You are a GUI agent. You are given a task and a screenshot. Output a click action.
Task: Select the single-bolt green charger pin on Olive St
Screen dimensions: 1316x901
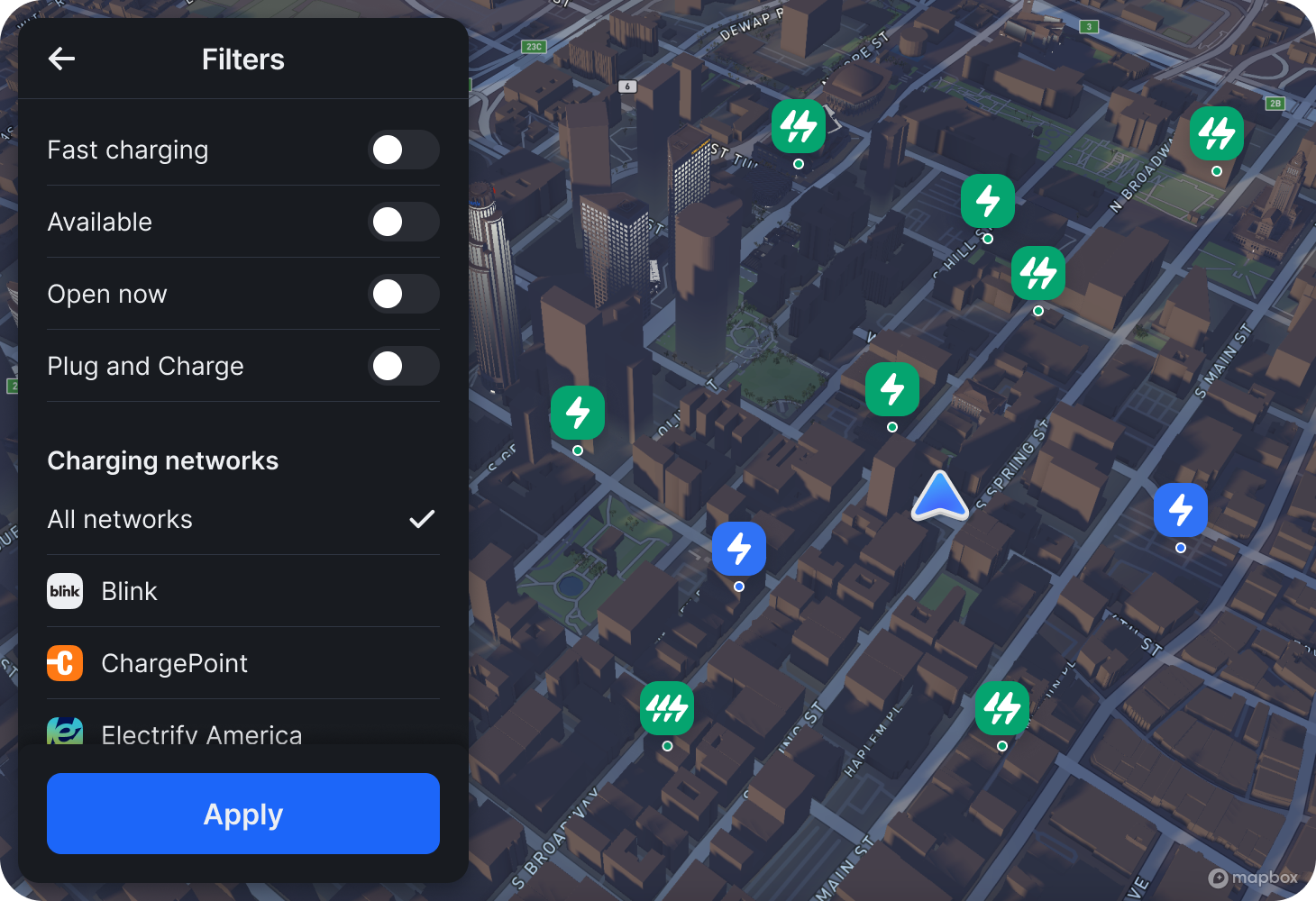[577, 412]
